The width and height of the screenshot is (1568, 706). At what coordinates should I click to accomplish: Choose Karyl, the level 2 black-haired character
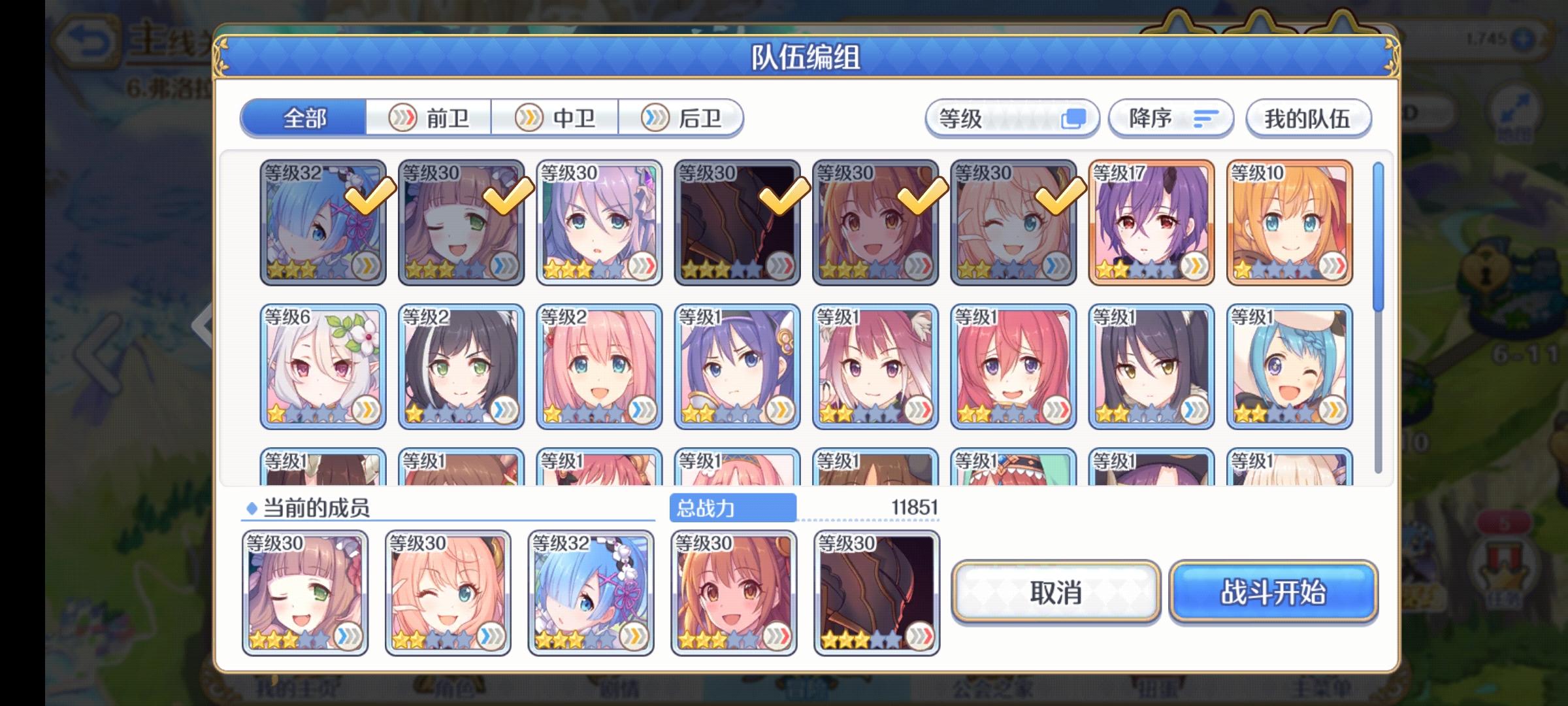[x=460, y=366]
